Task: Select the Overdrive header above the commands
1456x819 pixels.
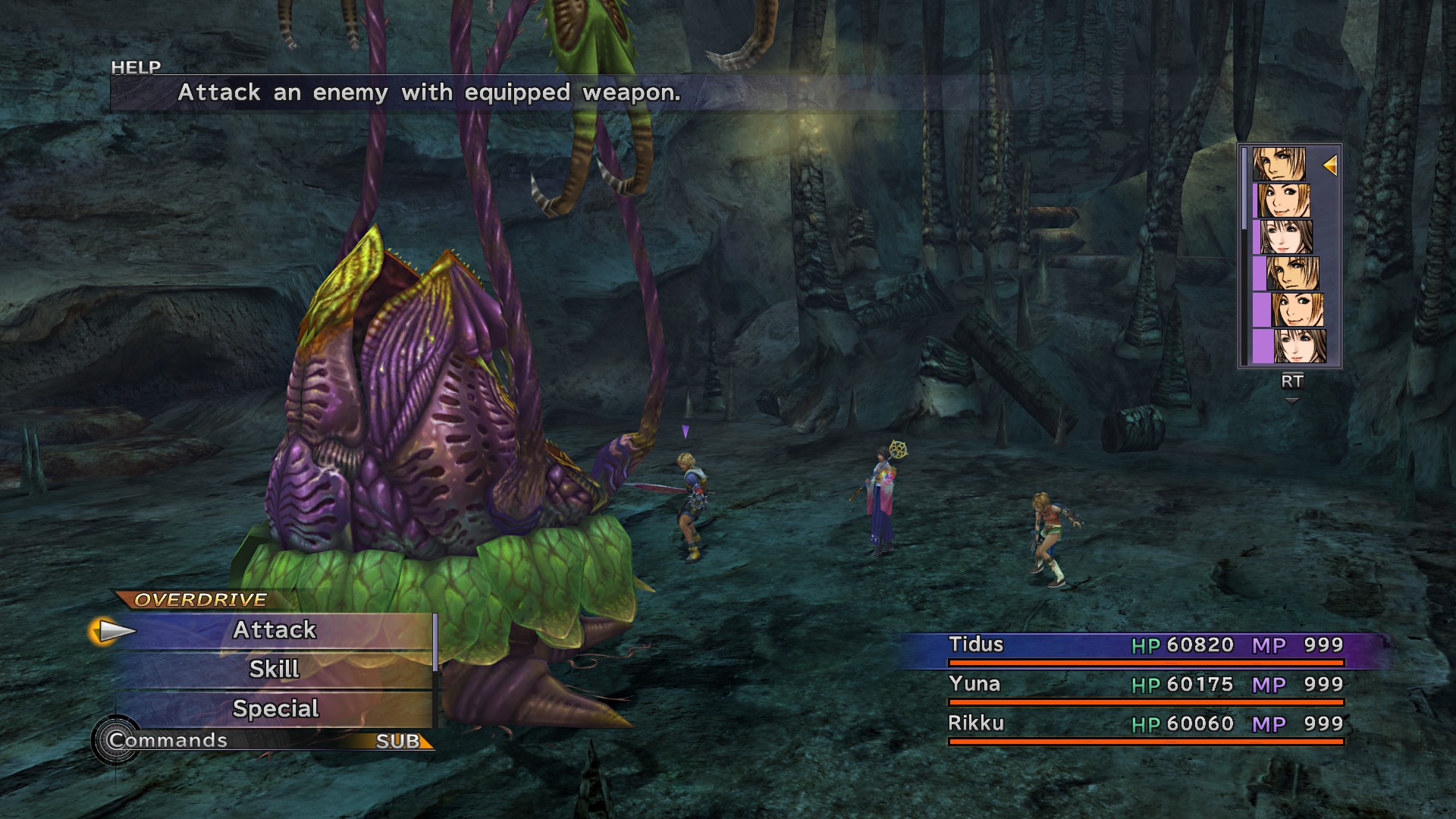Action: (x=200, y=600)
